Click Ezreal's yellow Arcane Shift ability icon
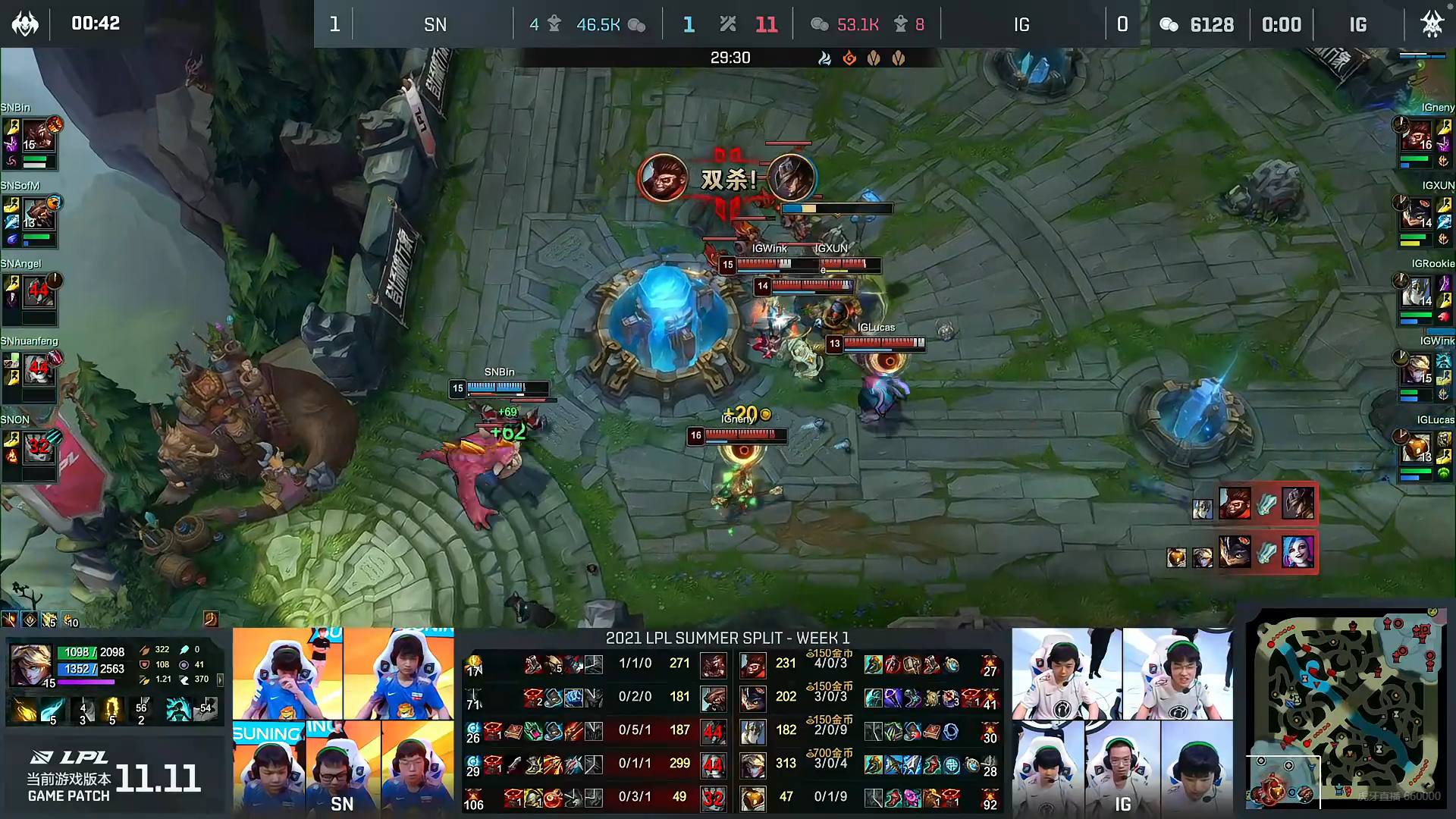The width and height of the screenshot is (1456, 819). (112, 709)
